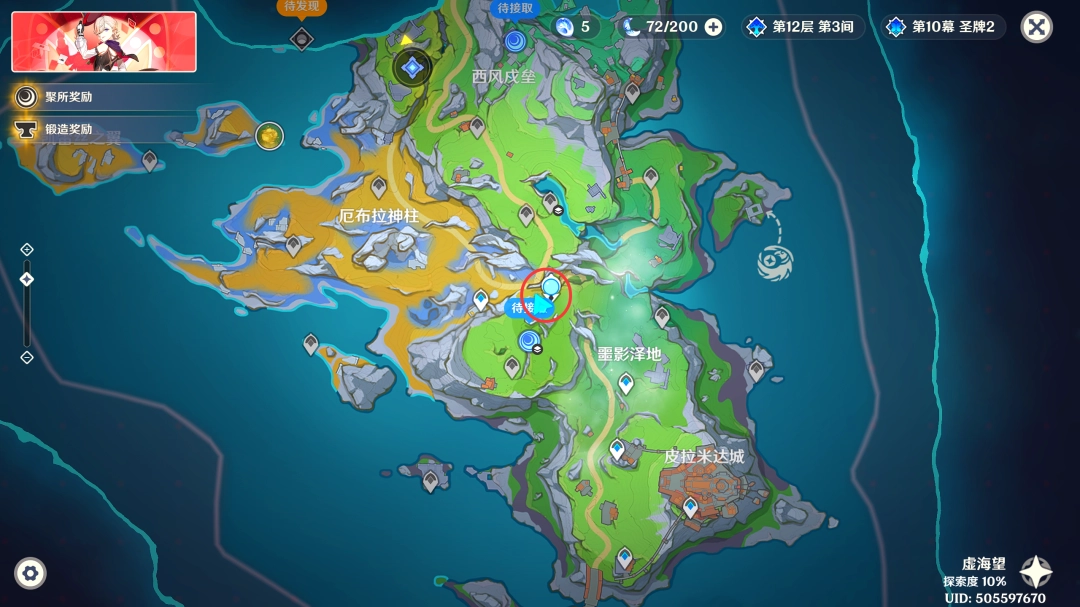Zoom the map out with the bottom diamond

(x=27, y=357)
